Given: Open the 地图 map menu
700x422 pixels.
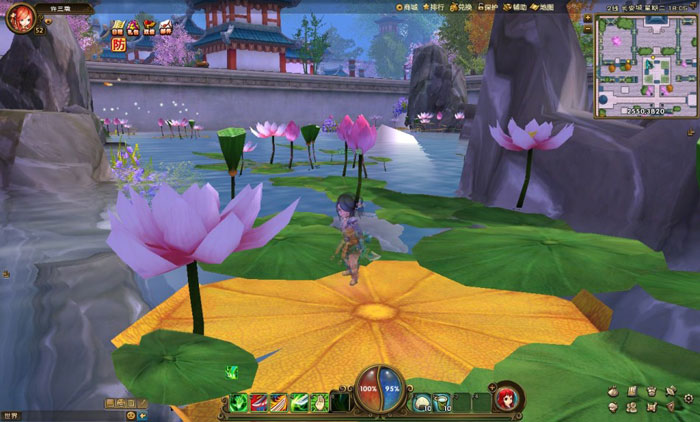Looking at the screenshot, I should pyautogui.click(x=543, y=7).
